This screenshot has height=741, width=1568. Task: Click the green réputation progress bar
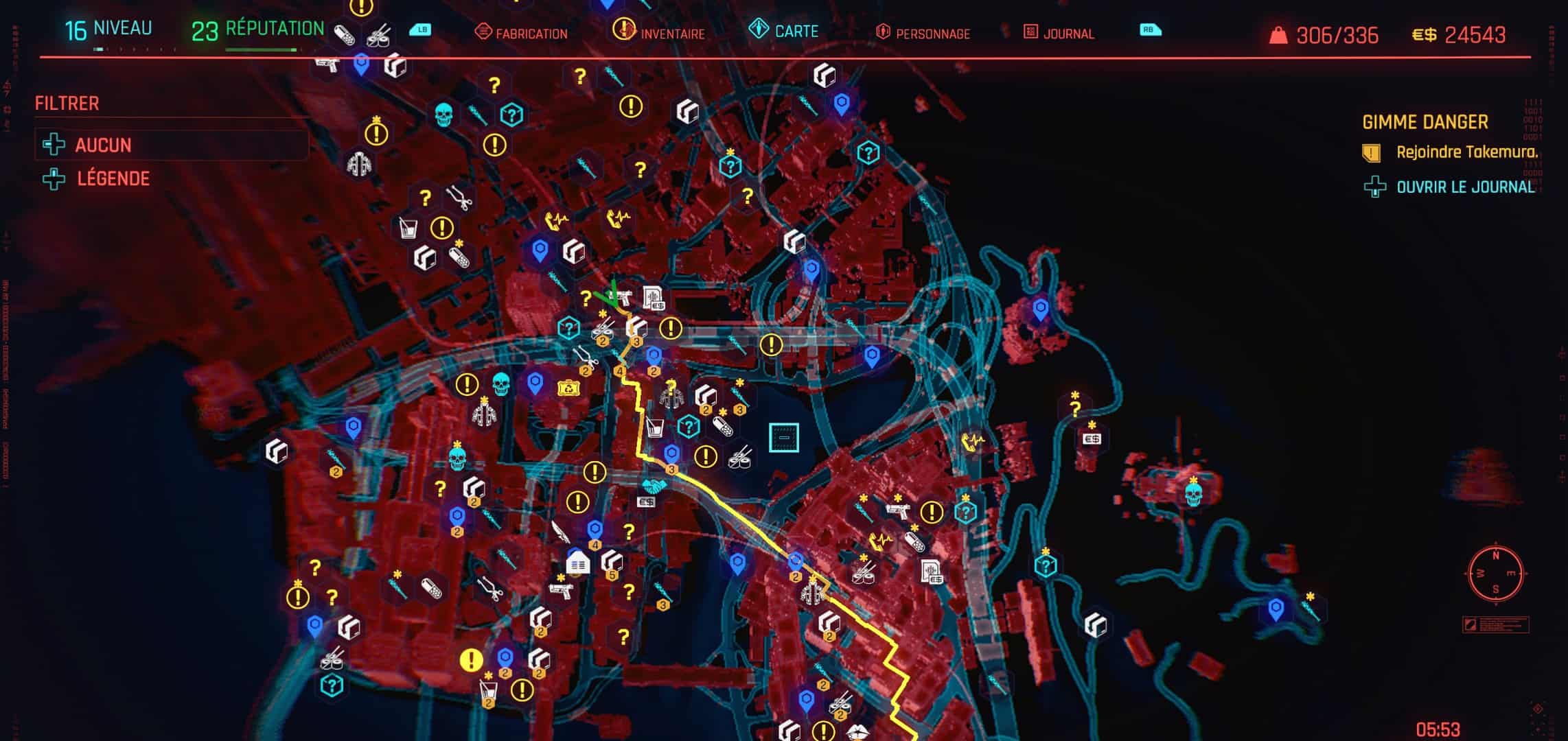coord(261,49)
